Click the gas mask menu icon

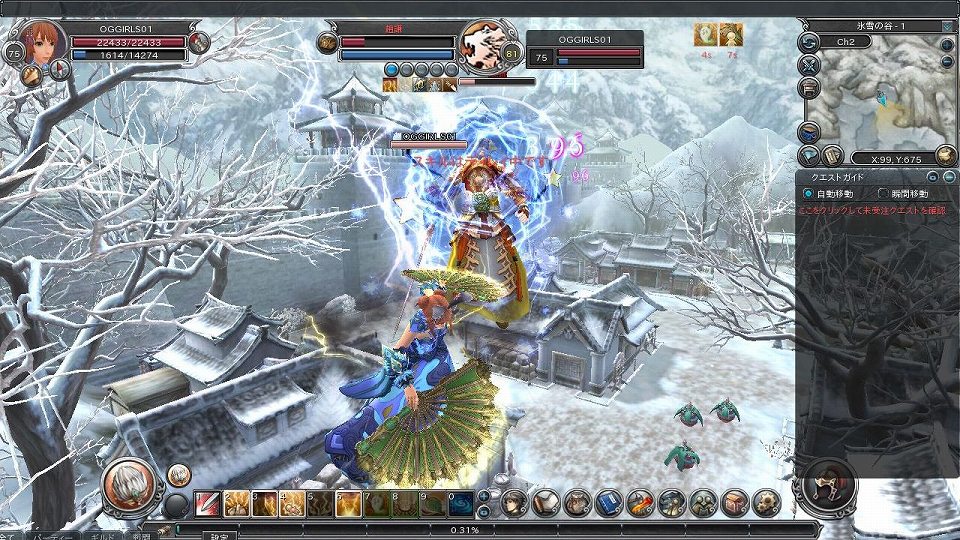tap(703, 502)
